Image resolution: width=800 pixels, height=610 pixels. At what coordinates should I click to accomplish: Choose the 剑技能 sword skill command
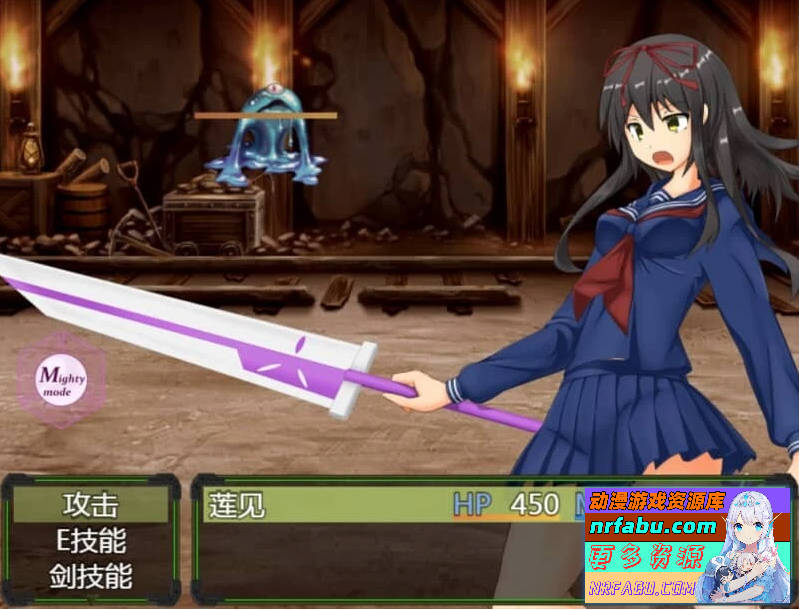90,577
